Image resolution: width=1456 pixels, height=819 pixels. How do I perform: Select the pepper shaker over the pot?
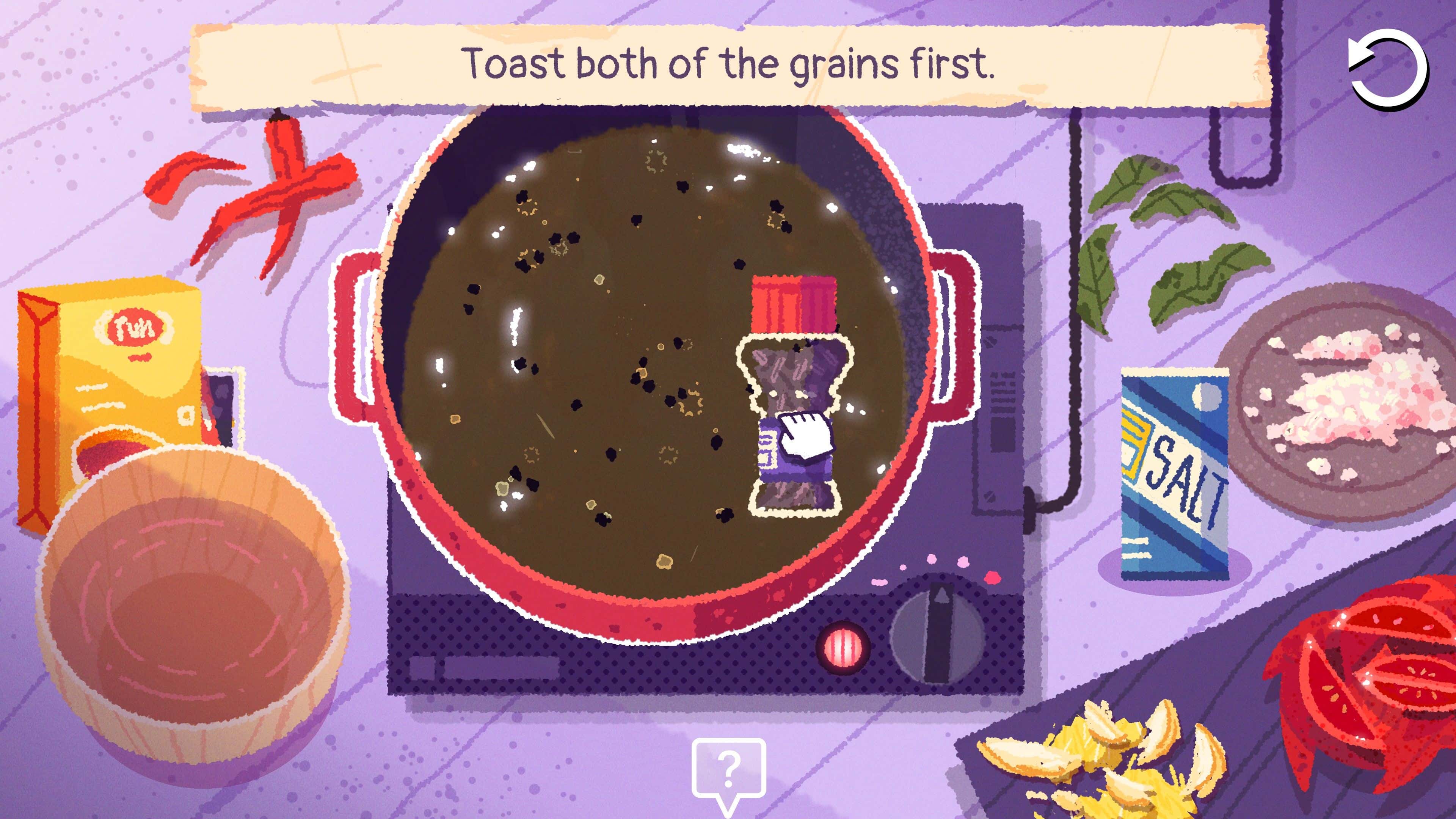click(794, 395)
